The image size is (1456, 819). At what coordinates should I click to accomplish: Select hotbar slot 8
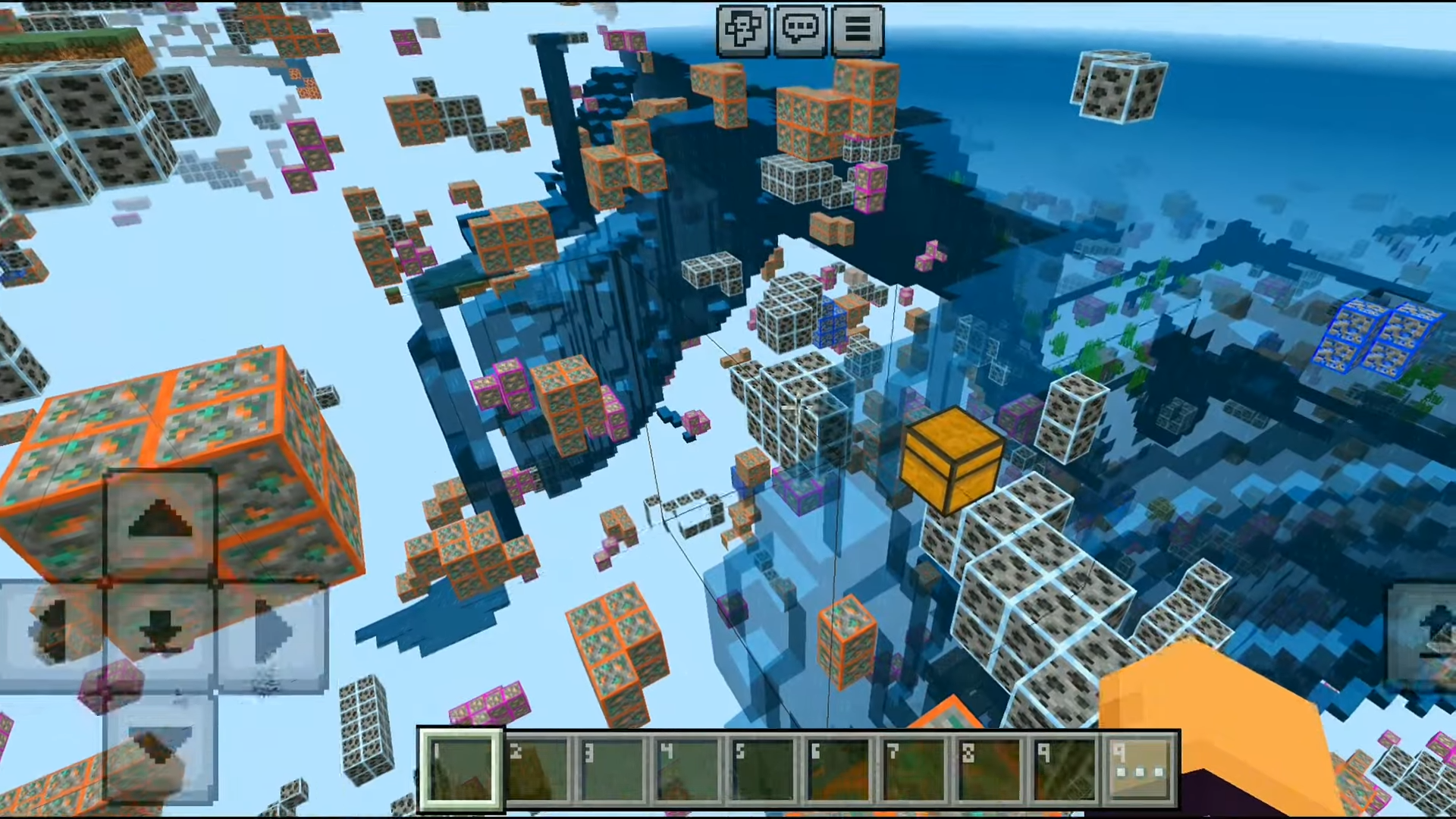[990, 770]
